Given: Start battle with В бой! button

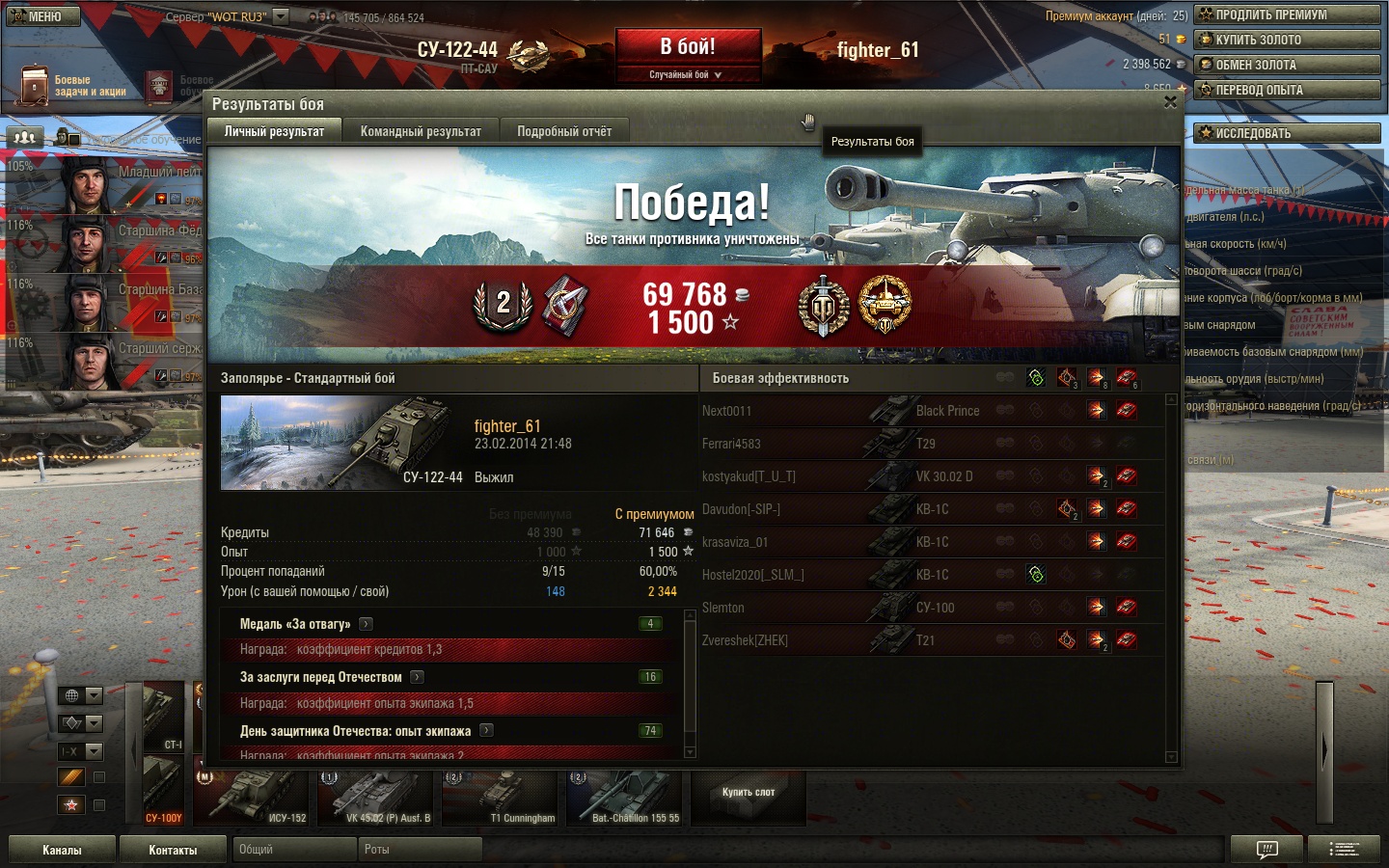Looking at the screenshot, I should [688, 47].
